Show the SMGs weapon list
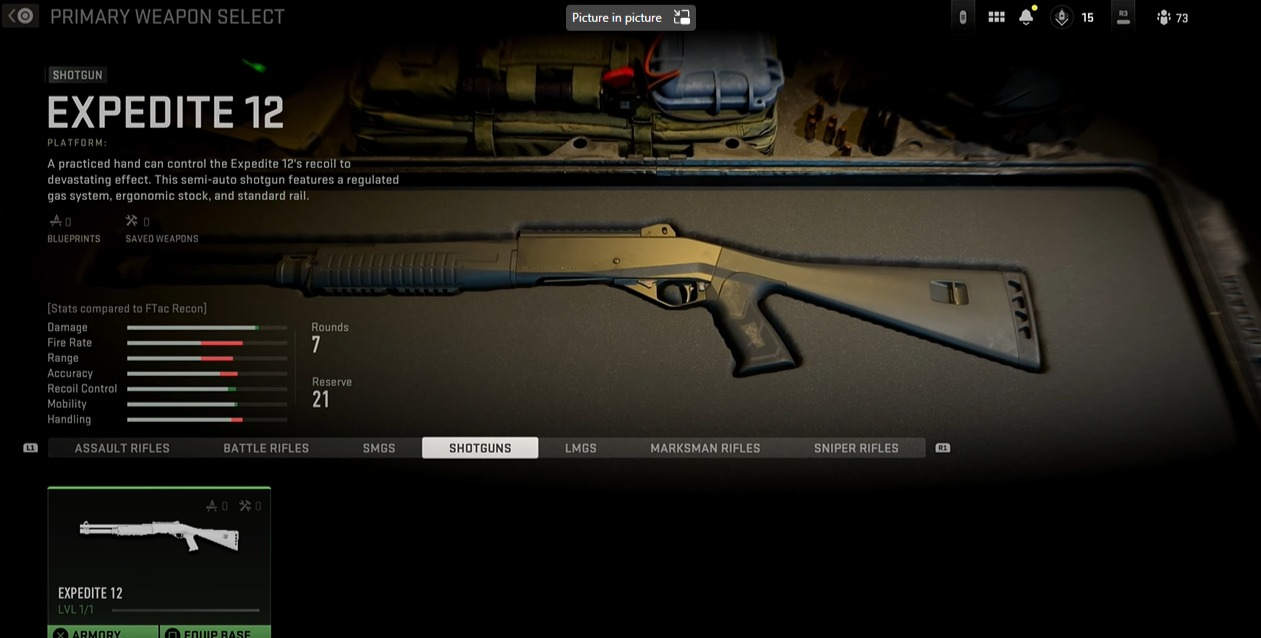Image resolution: width=1261 pixels, height=638 pixels. 379,448
